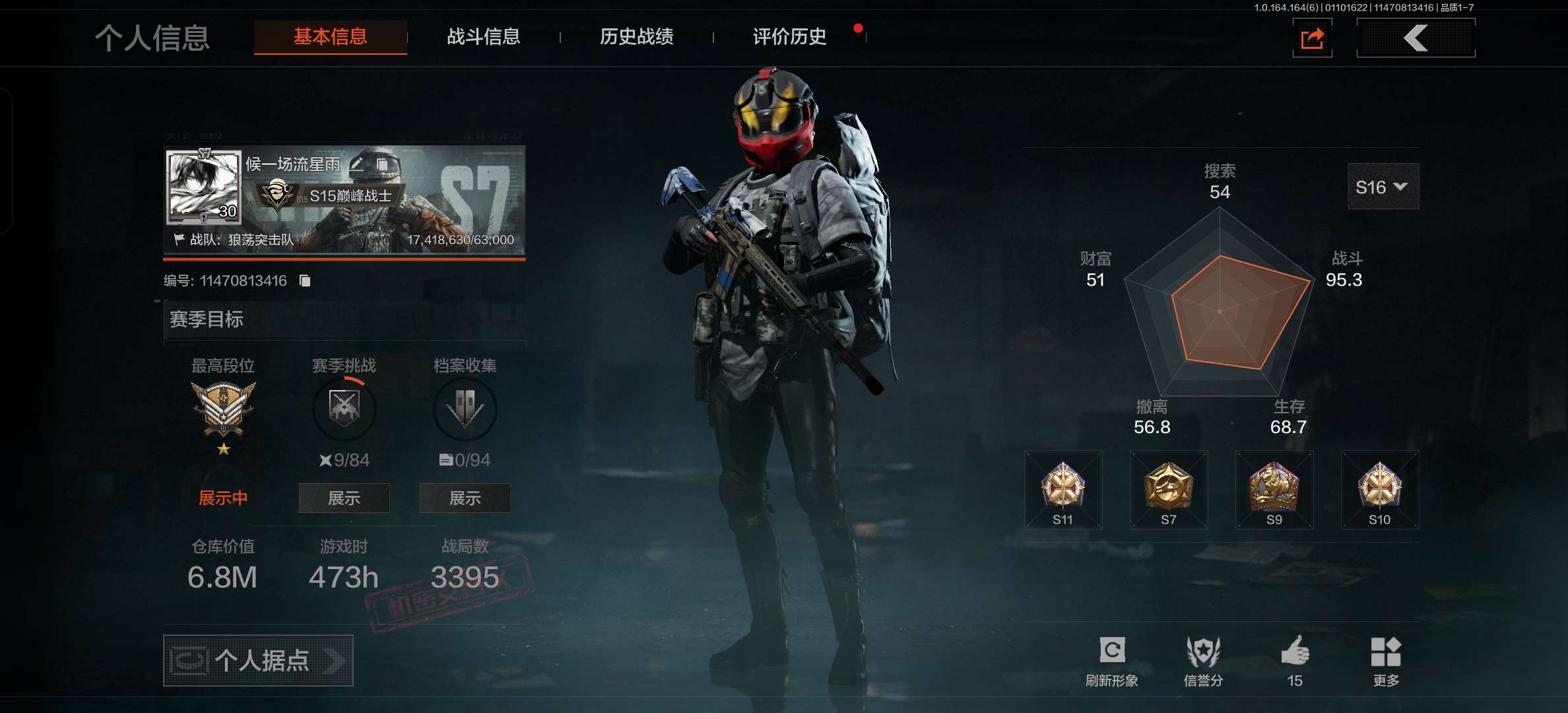Image resolution: width=1568 pixels, height=713 pixels.
Task: Open the 更多 options menu
Action: pos(1386,660)
